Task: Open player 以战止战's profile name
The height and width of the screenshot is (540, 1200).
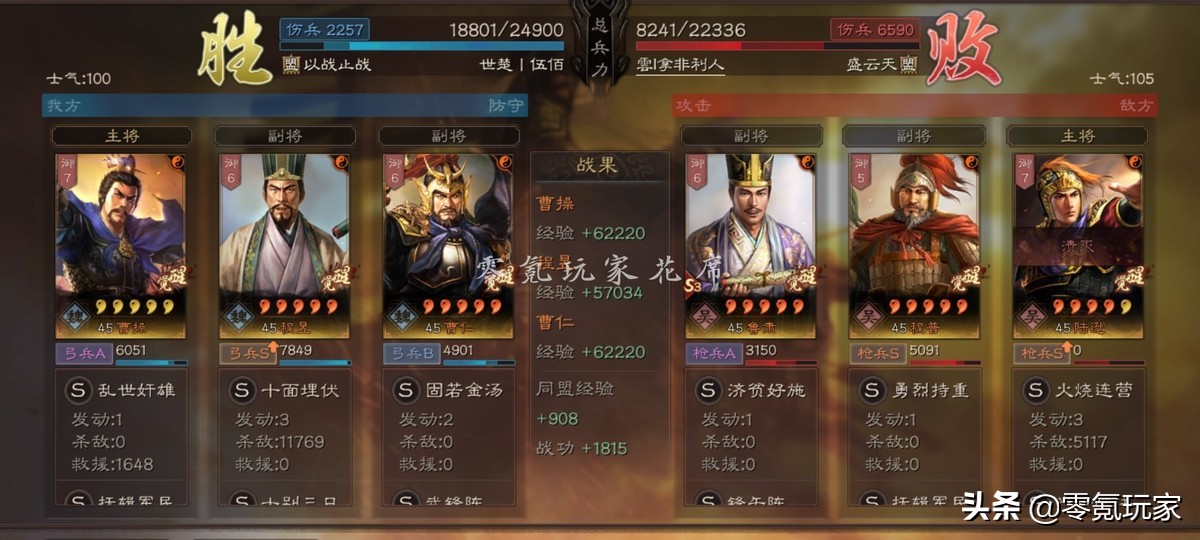Action: coord(336,64)
